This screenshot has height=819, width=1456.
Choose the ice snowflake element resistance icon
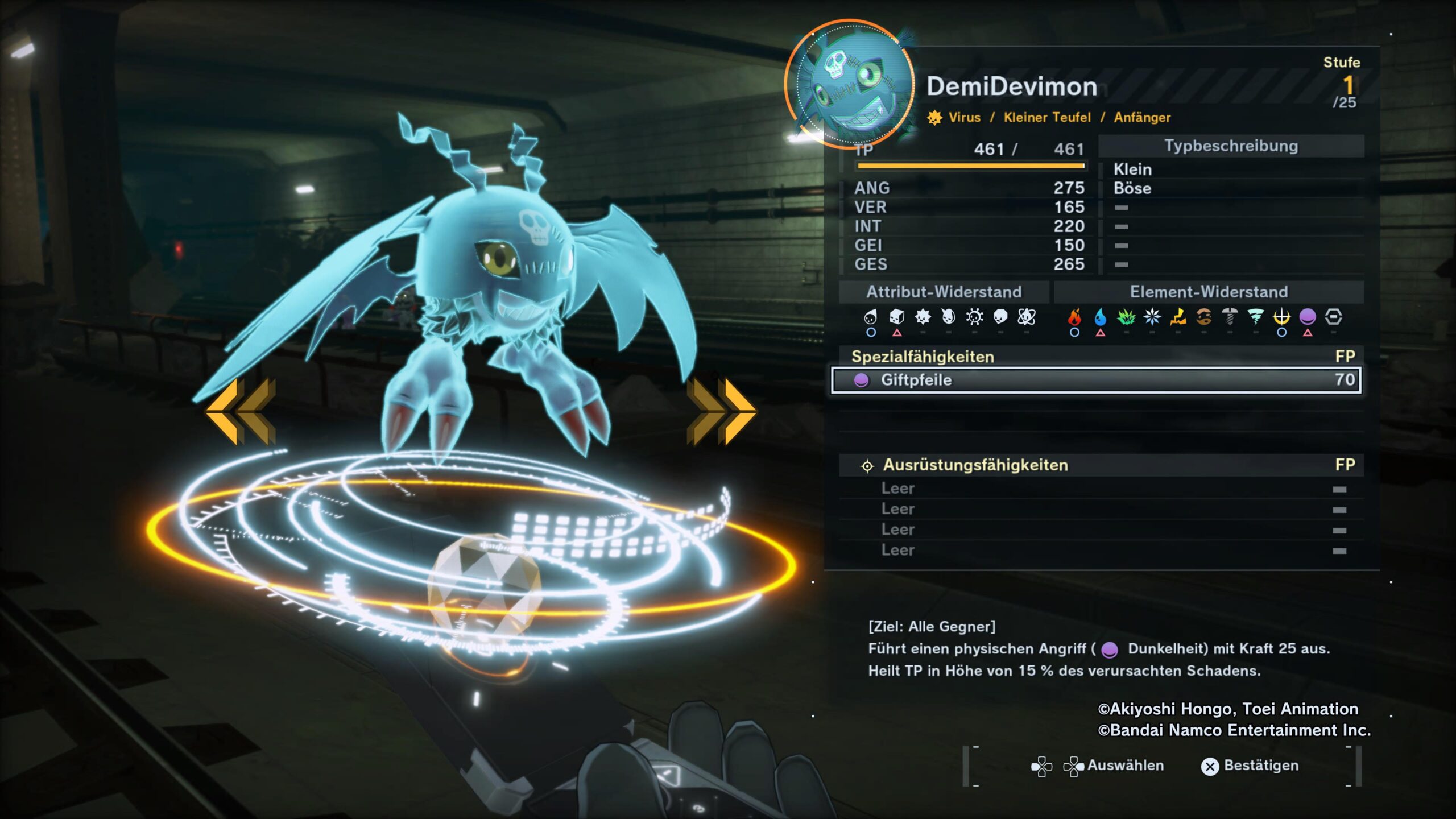[x=1152, y=317]
